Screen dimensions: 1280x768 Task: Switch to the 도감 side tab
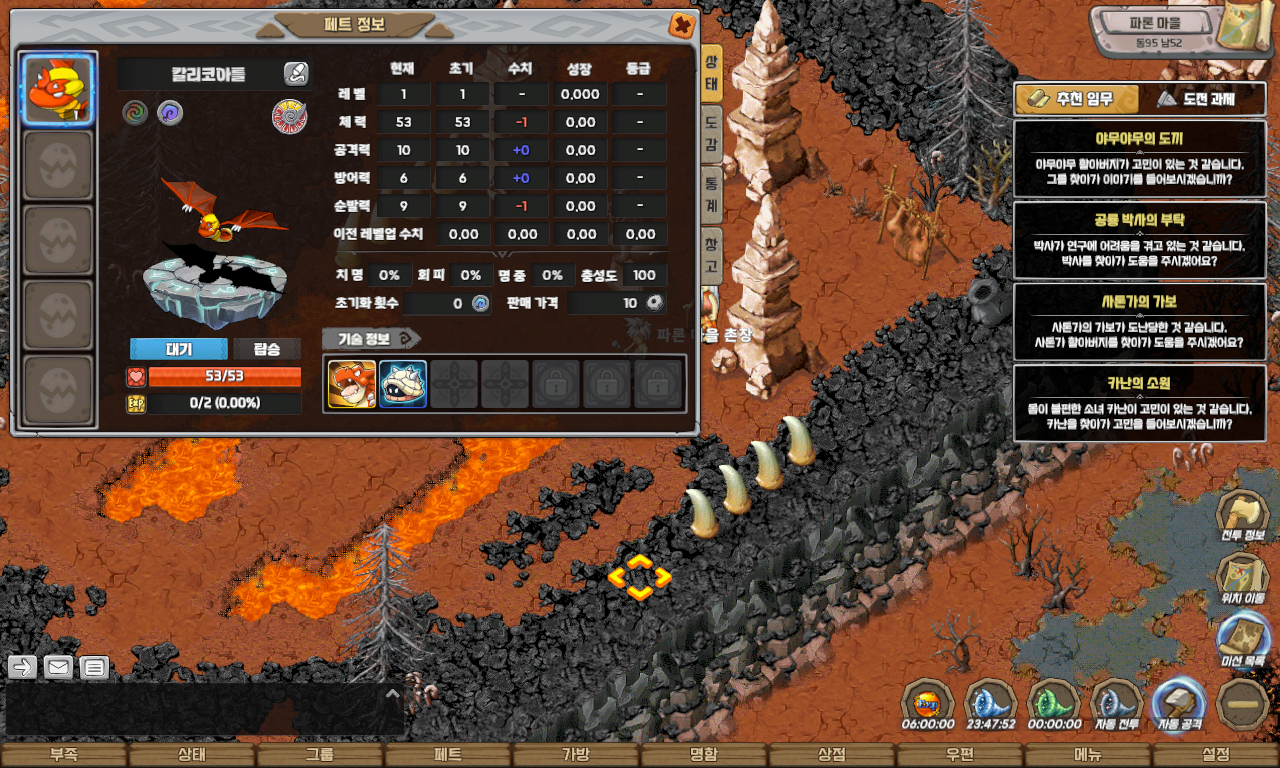point(711,132)
